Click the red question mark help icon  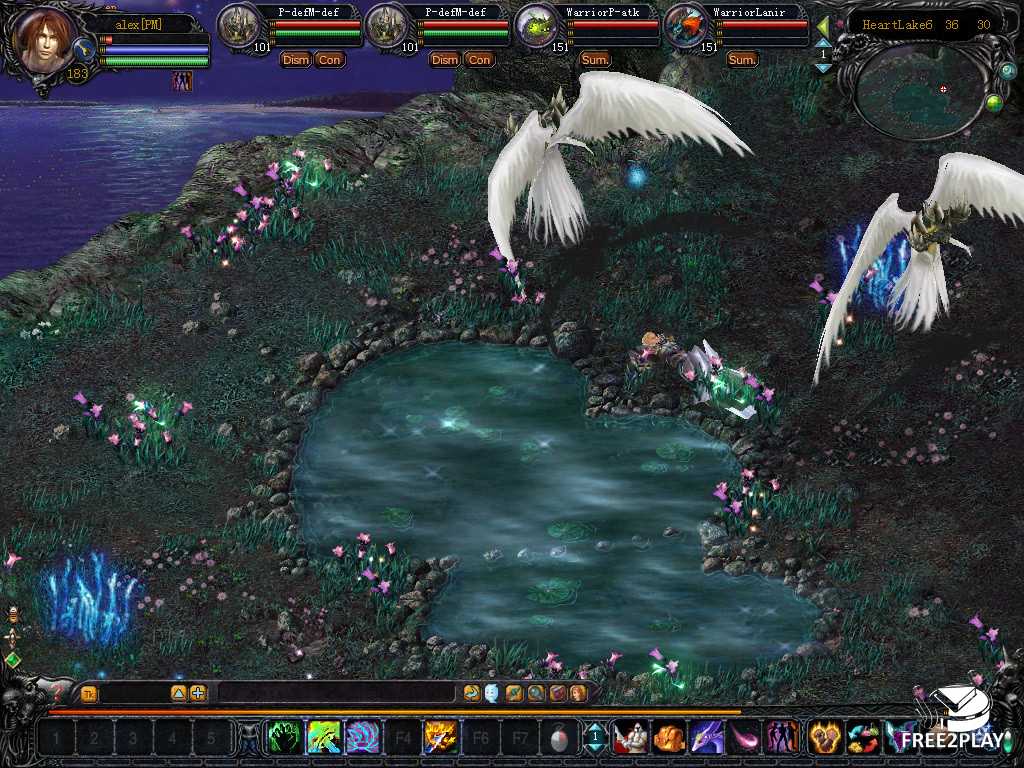pyautogui.click(x=56, y=691)
